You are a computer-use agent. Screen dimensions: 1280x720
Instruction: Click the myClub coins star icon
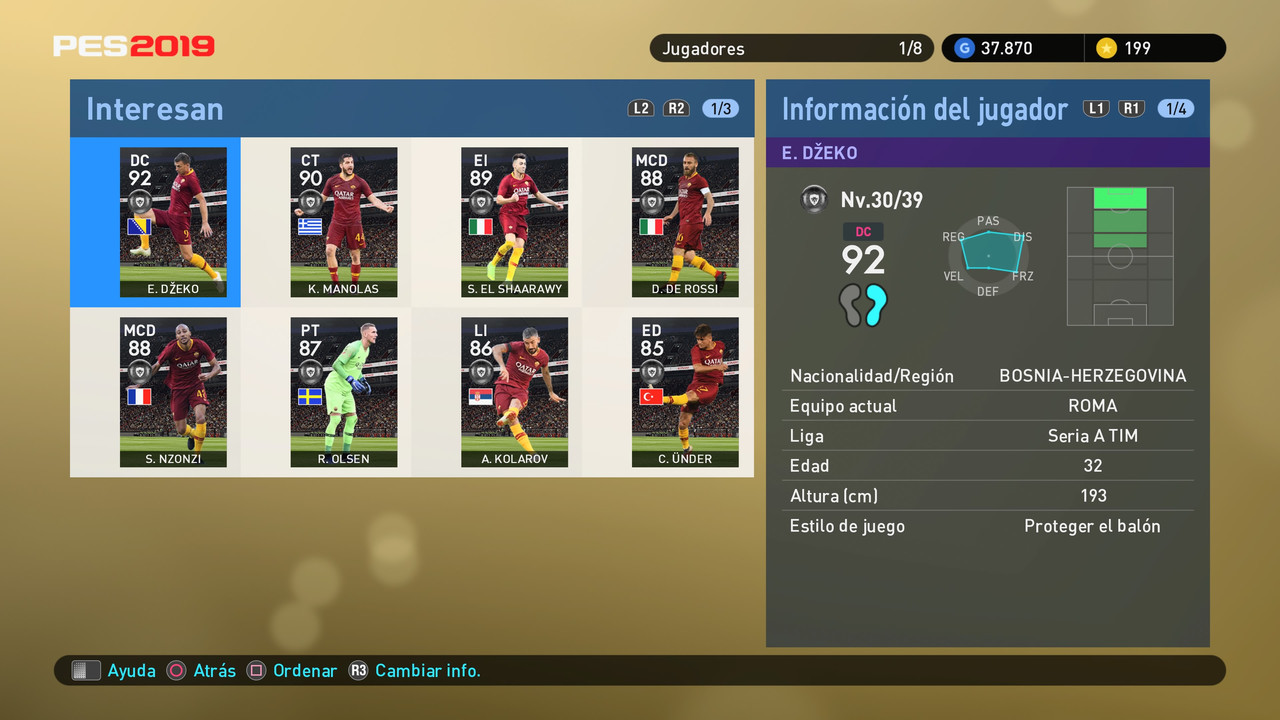(x=1107, y=47)
